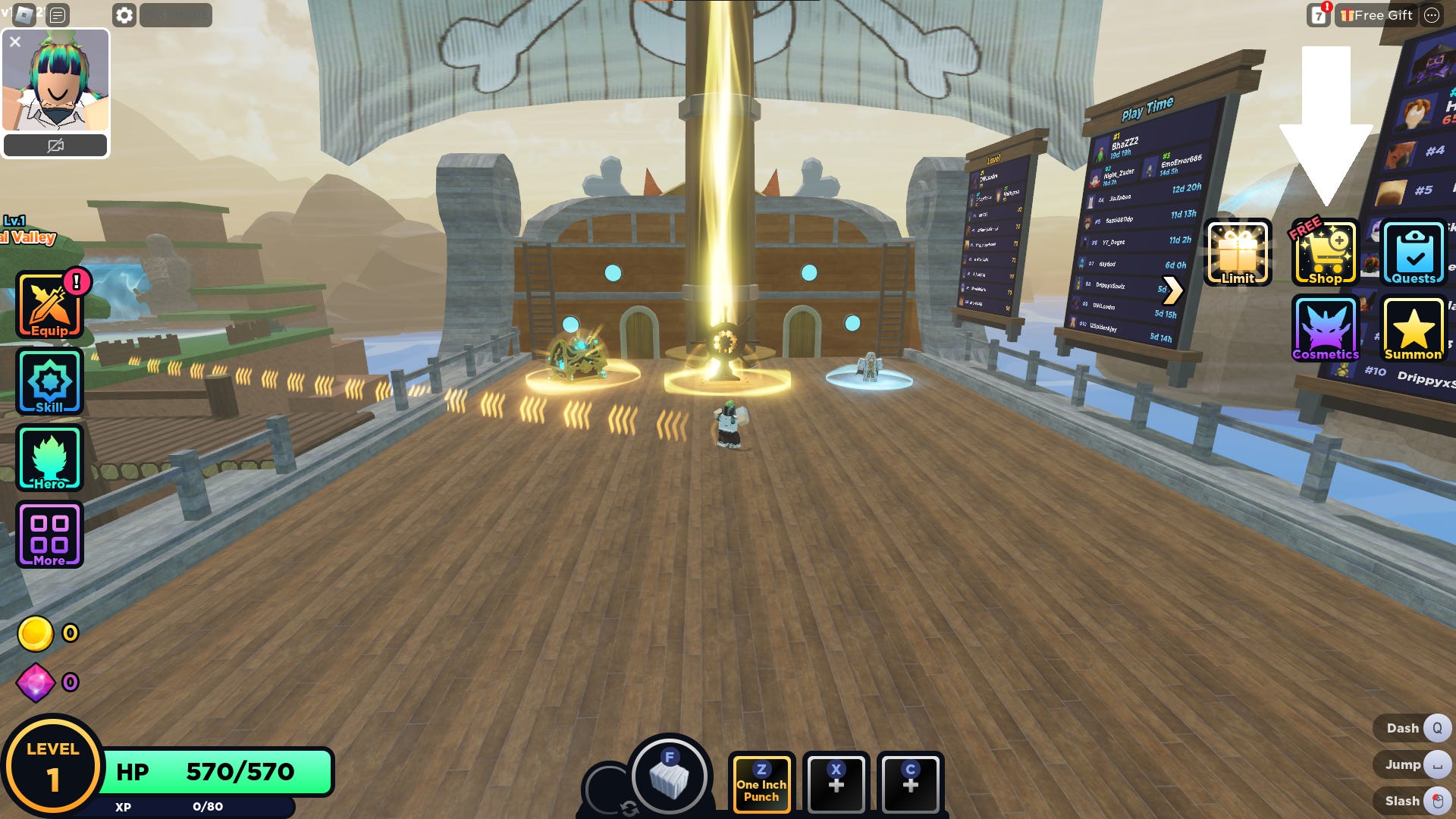Click the Jump button
Screen dimensions: 1456x819
pyautogui.click(x=1412, y=764)
